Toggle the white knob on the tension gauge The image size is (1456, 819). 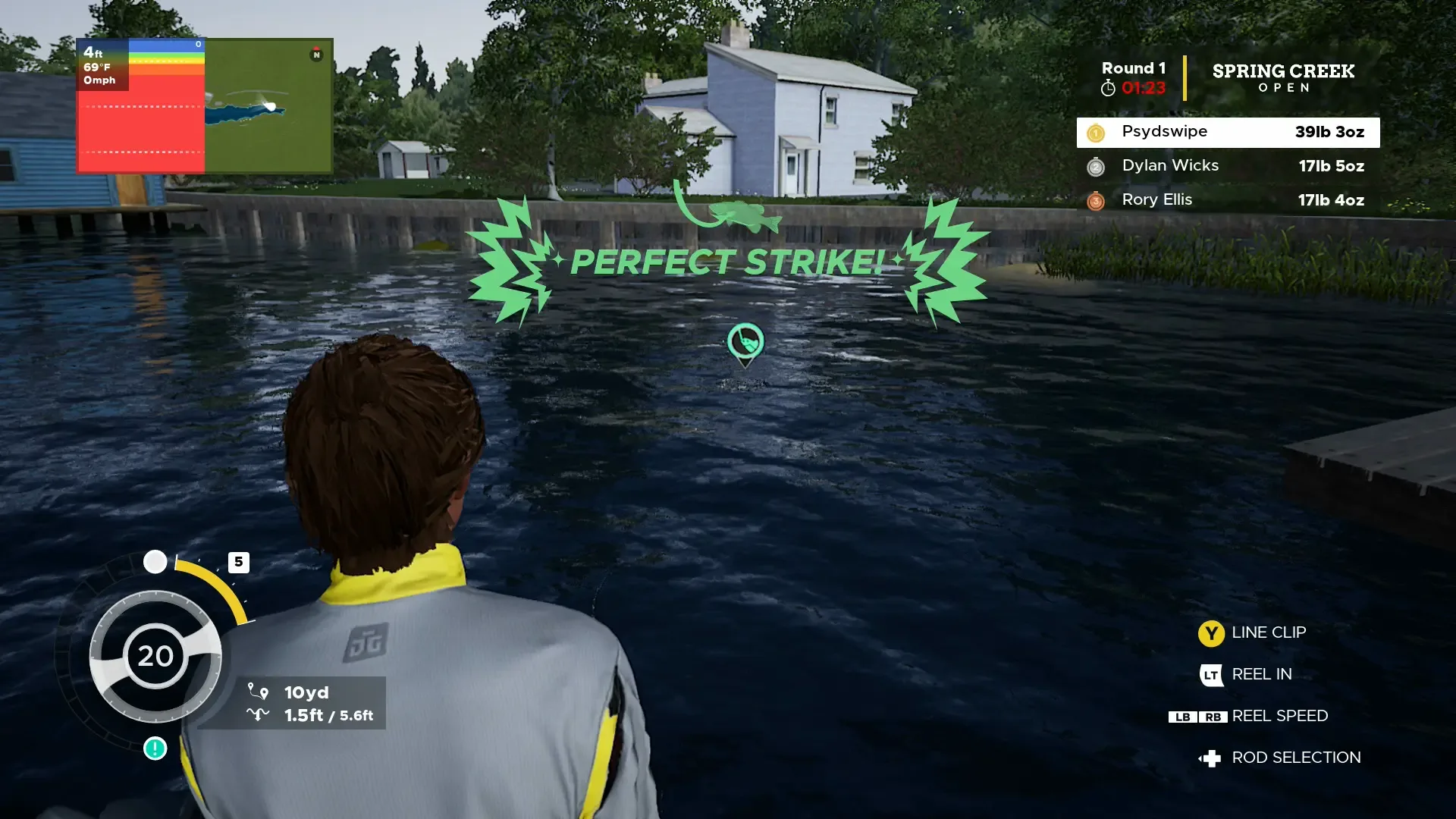[156, 562]
